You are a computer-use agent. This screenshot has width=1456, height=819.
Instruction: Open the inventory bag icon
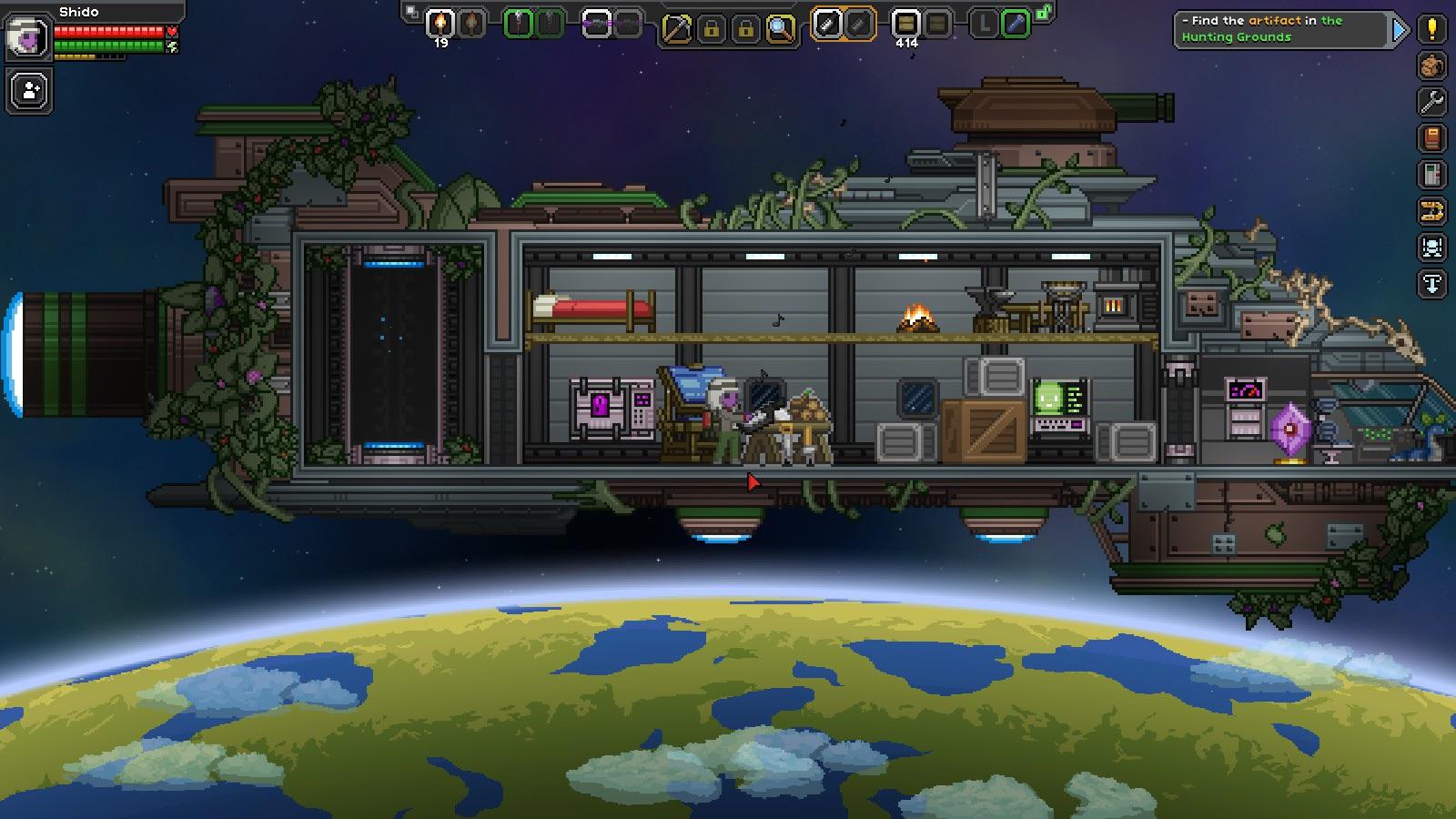point(1431,66)
